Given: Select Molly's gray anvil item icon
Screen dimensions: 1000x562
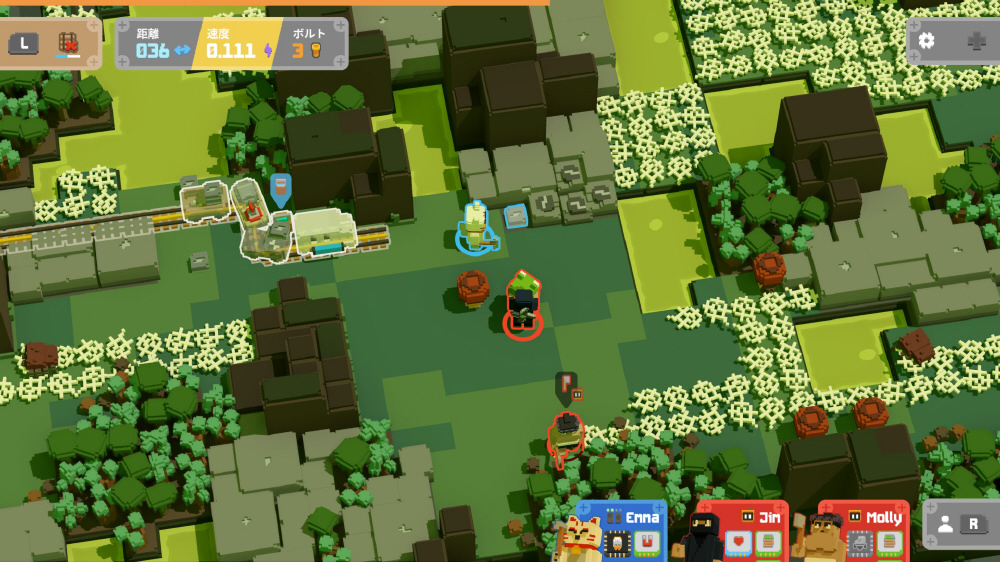Looking at the screenshot, I should tap(861, 543).
